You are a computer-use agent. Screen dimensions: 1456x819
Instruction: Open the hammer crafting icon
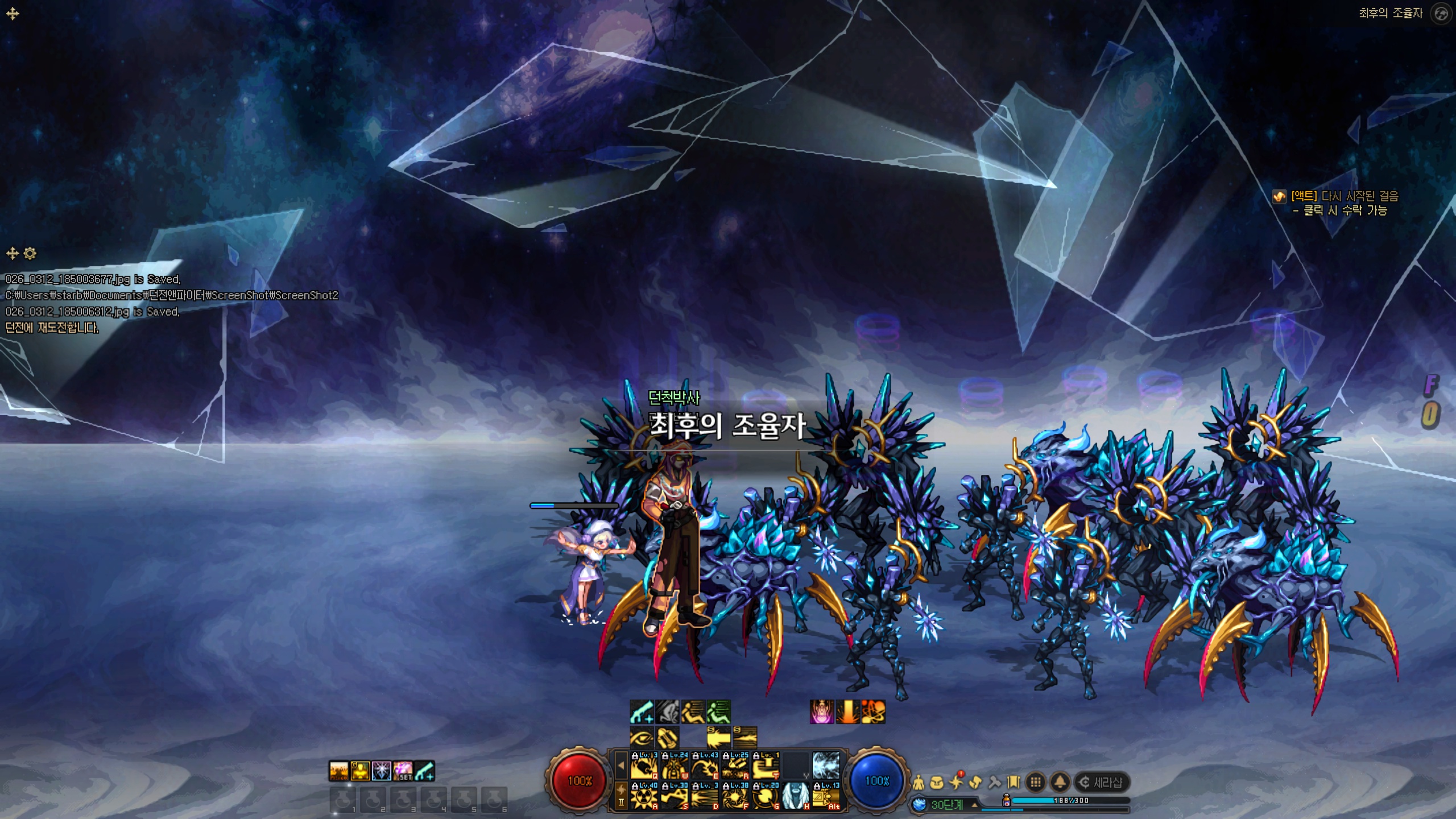994,783
